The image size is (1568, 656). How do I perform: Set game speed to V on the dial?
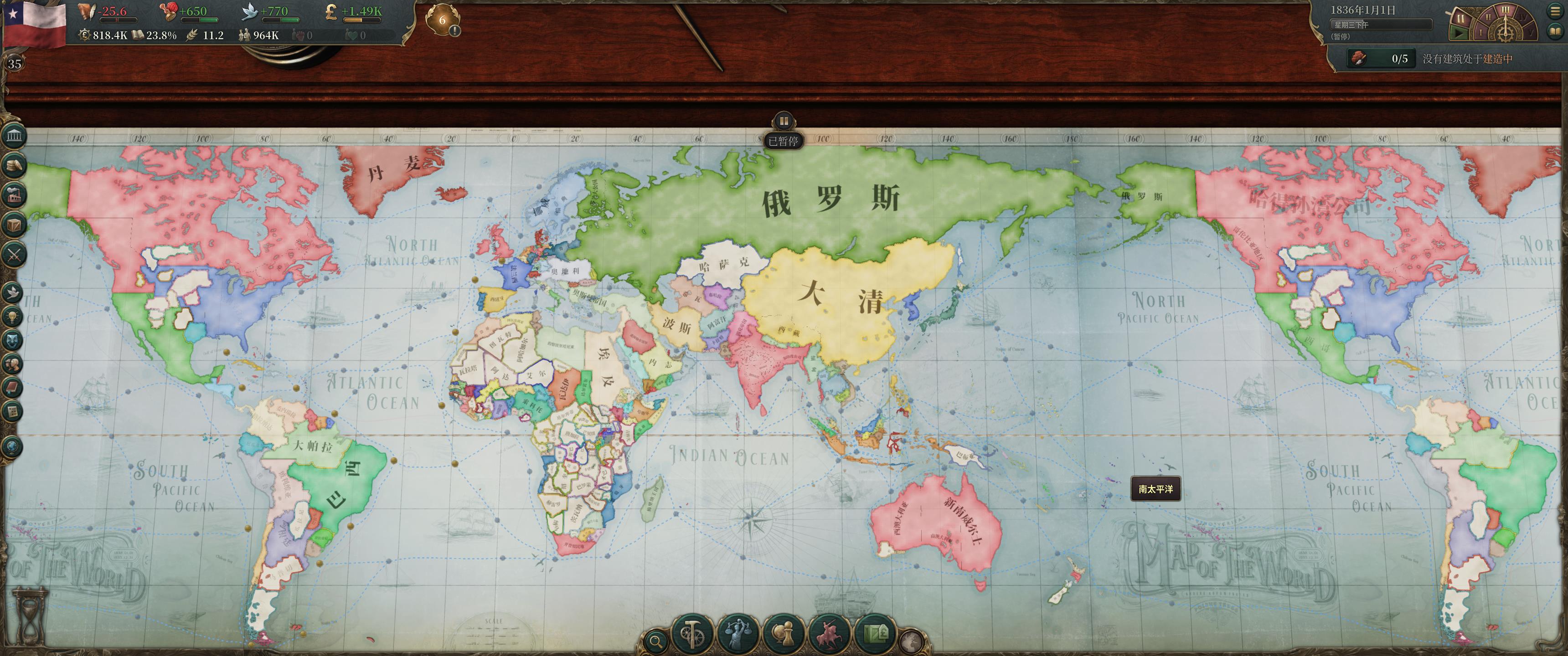tap(1532, 33)
